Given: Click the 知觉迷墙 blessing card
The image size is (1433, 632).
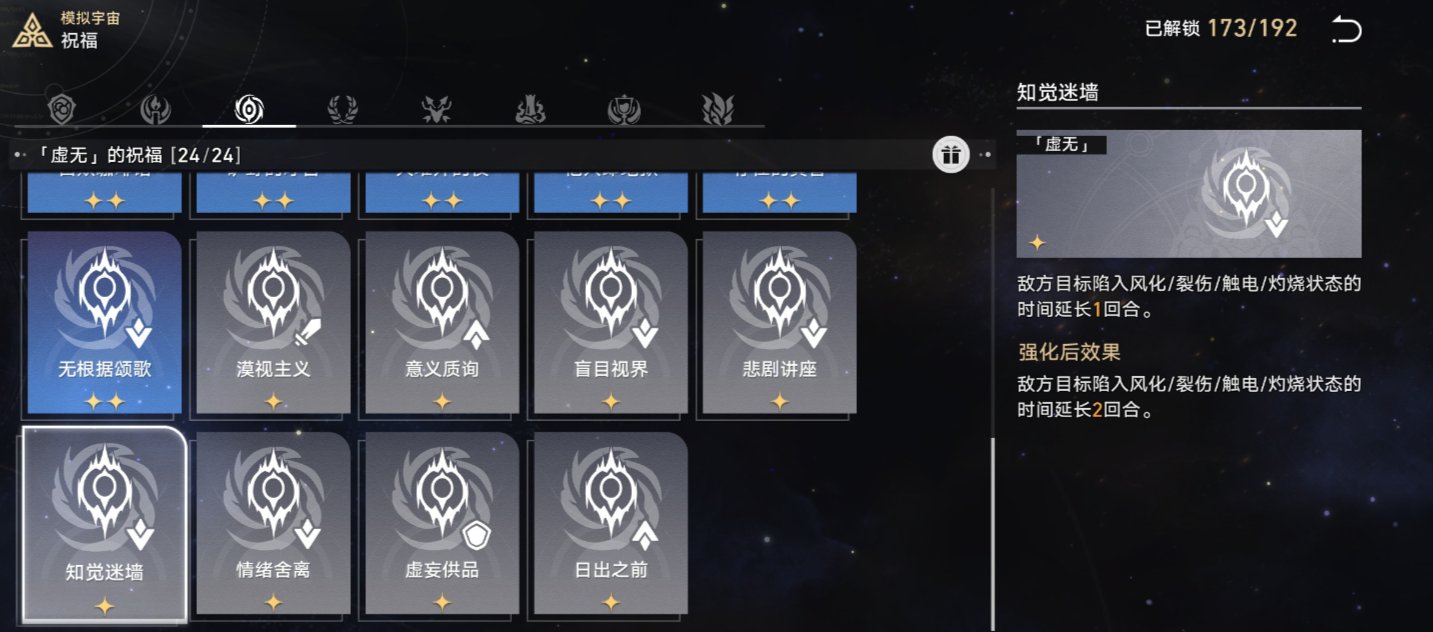Looking at the screenshot, I should [105, 523].
